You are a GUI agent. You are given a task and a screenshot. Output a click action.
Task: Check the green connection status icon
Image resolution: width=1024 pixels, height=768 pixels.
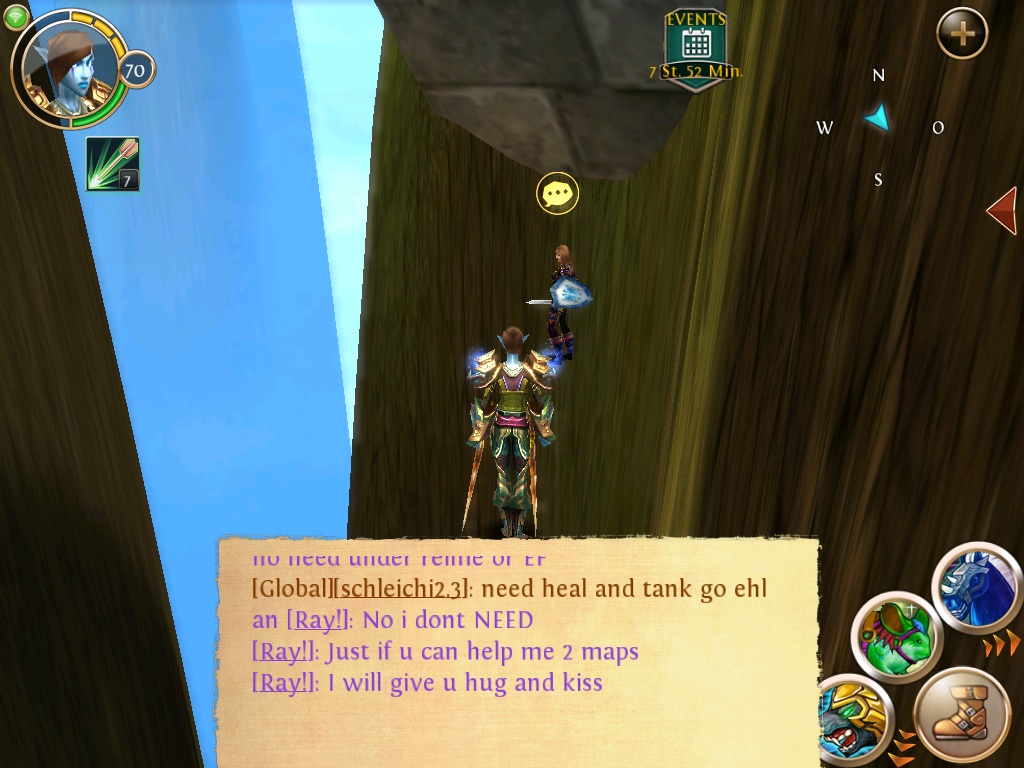(16, 16)
